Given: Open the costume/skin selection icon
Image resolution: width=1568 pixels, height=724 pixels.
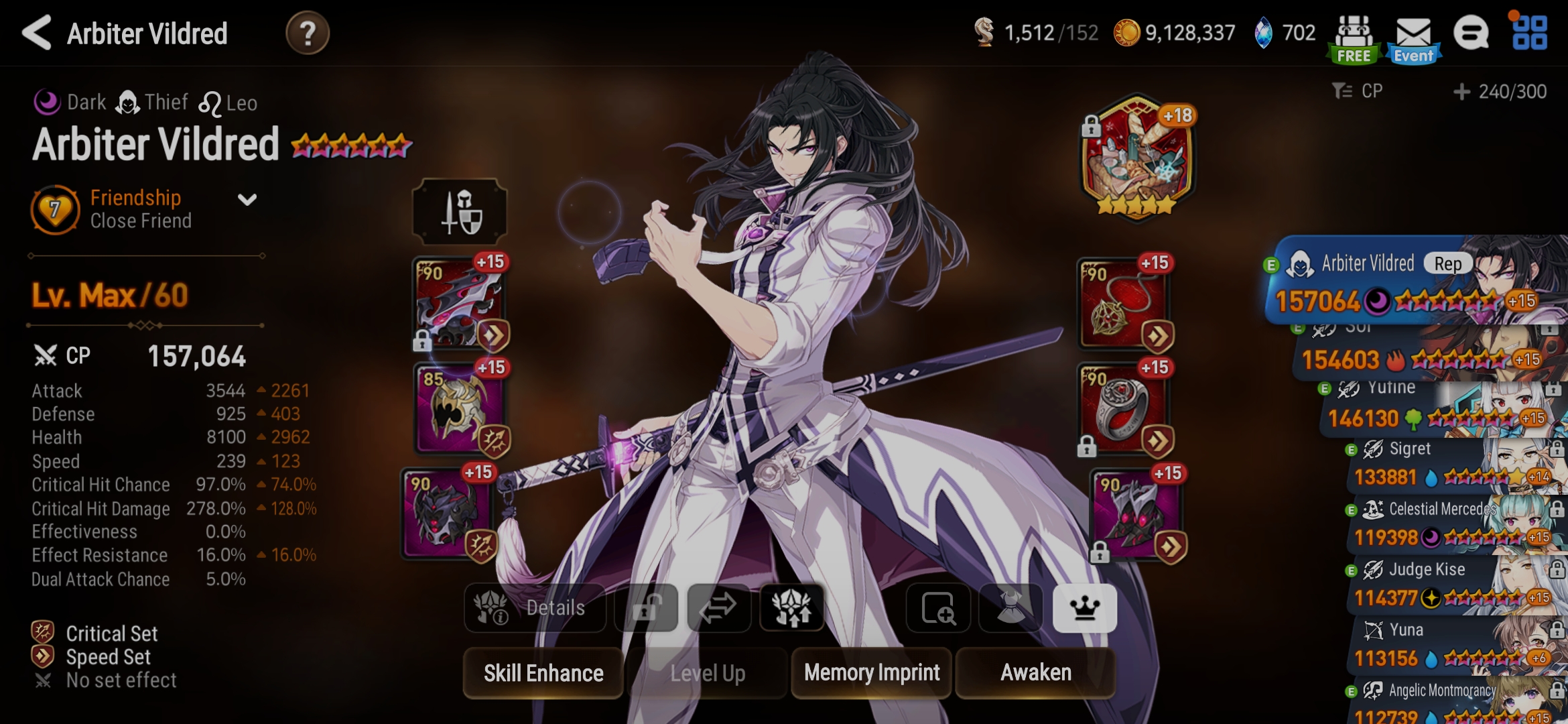Looking at the screenshot, I should (1012, 608).
